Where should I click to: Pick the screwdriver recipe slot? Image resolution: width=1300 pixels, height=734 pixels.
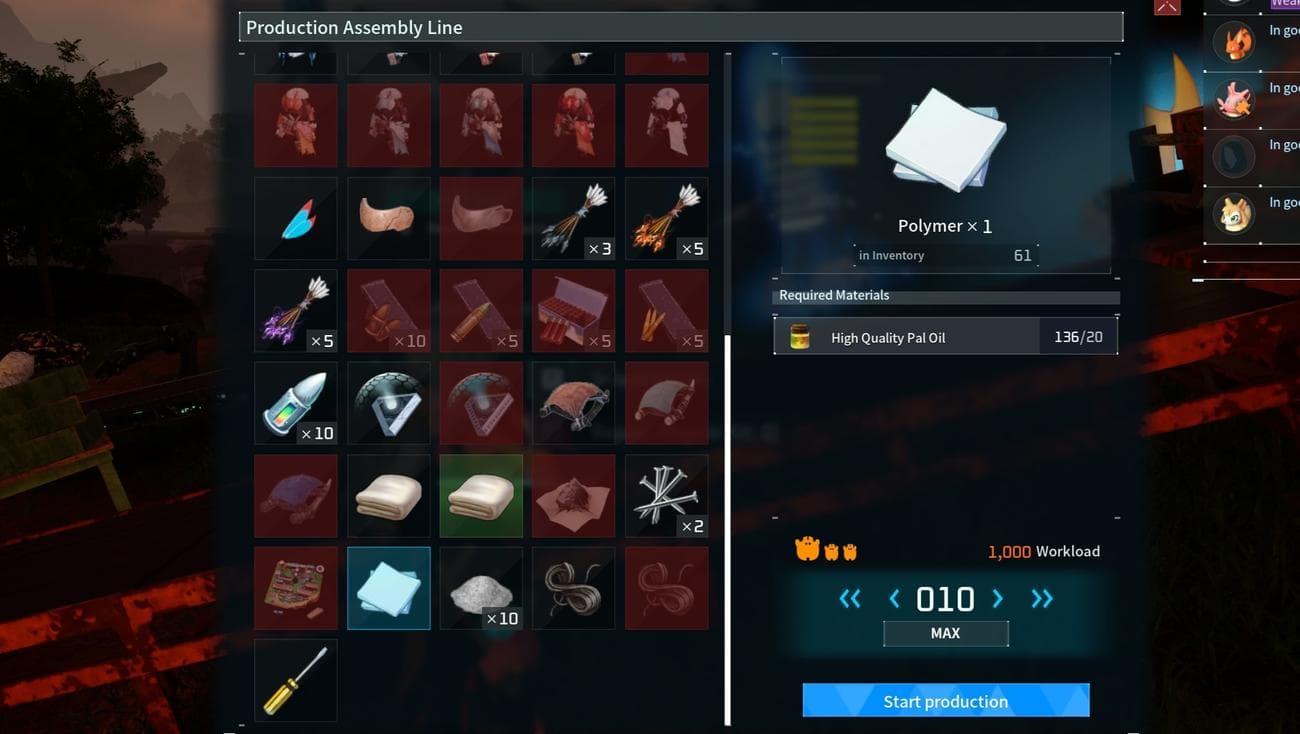(296, 680)
